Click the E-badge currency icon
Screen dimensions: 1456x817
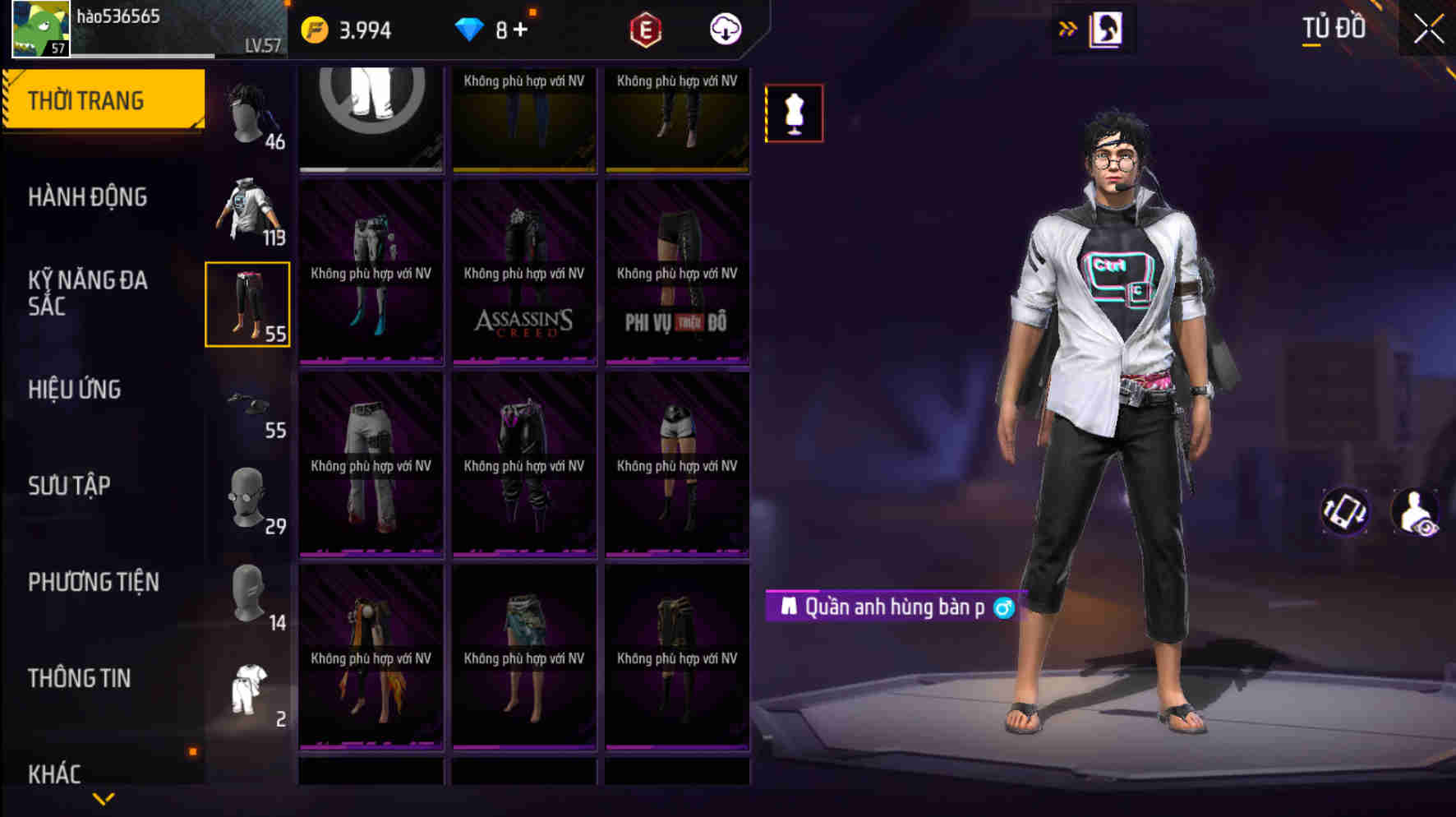[646, 29]
